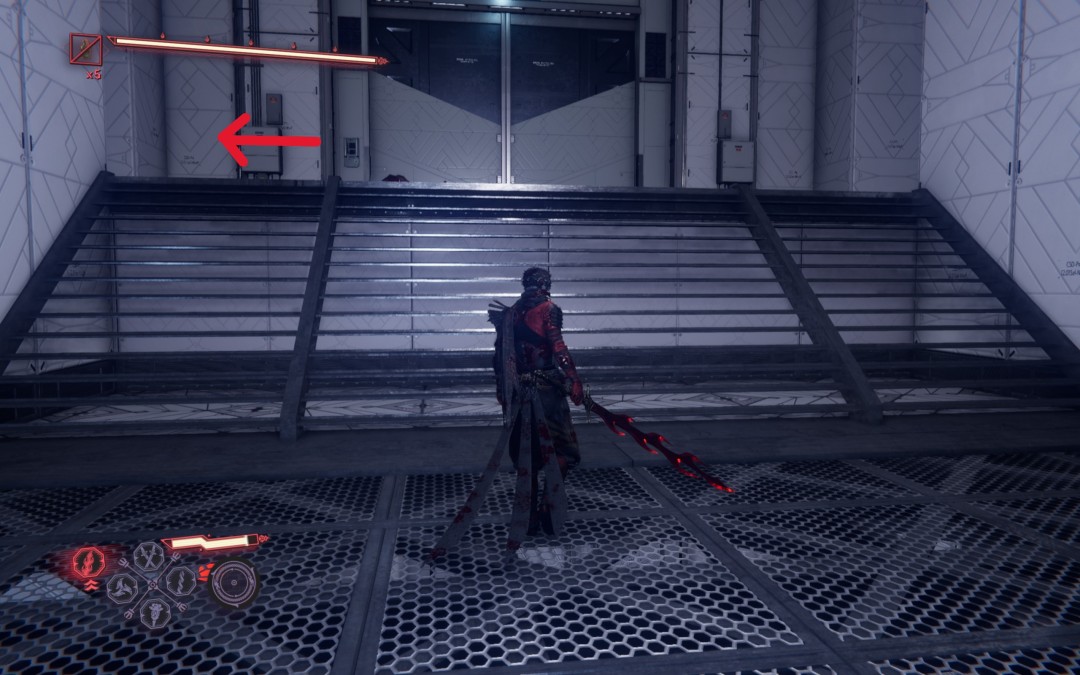Click the circular compass dial

point(234,582)
